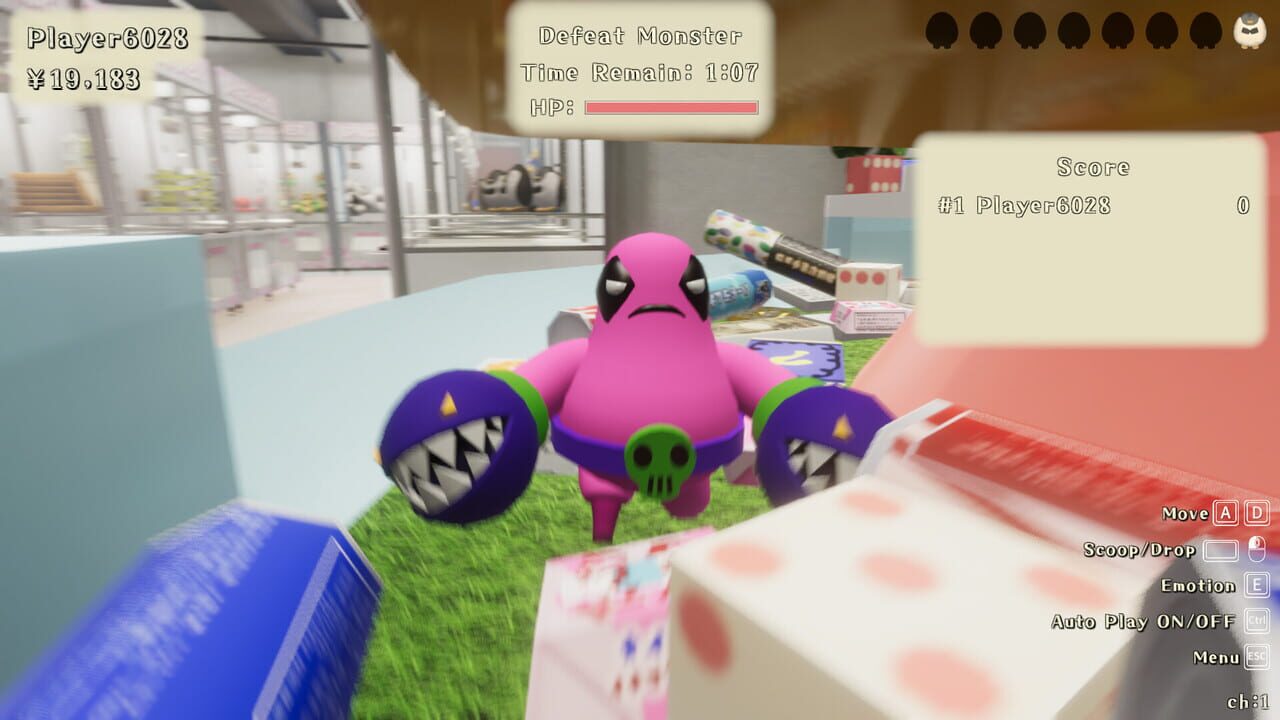Select the Emotion label
The width and height of the screenshot is (1280, 720).
(1197, 585)
